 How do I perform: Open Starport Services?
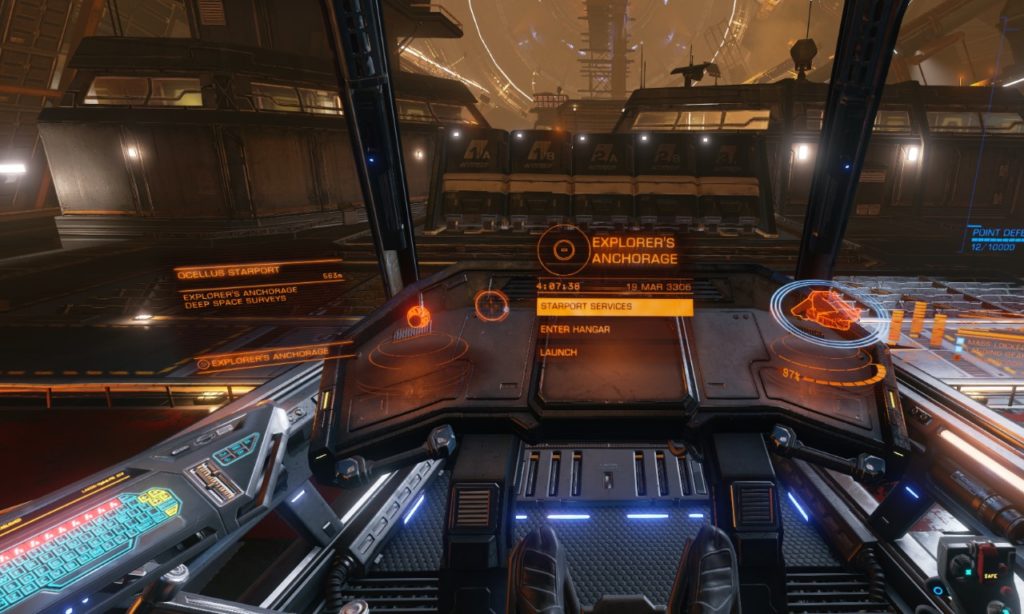613,306
